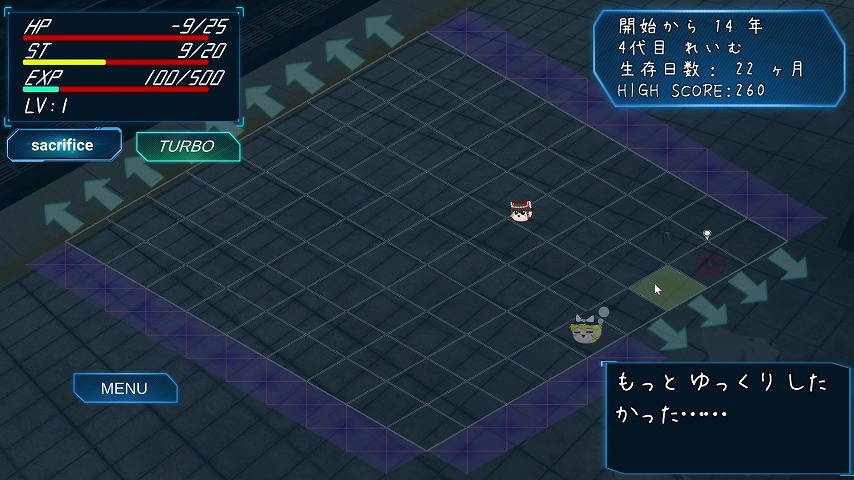Click the sacrifice button
The width and height of the screenshot is (854, 480).
tap(63, 145)
